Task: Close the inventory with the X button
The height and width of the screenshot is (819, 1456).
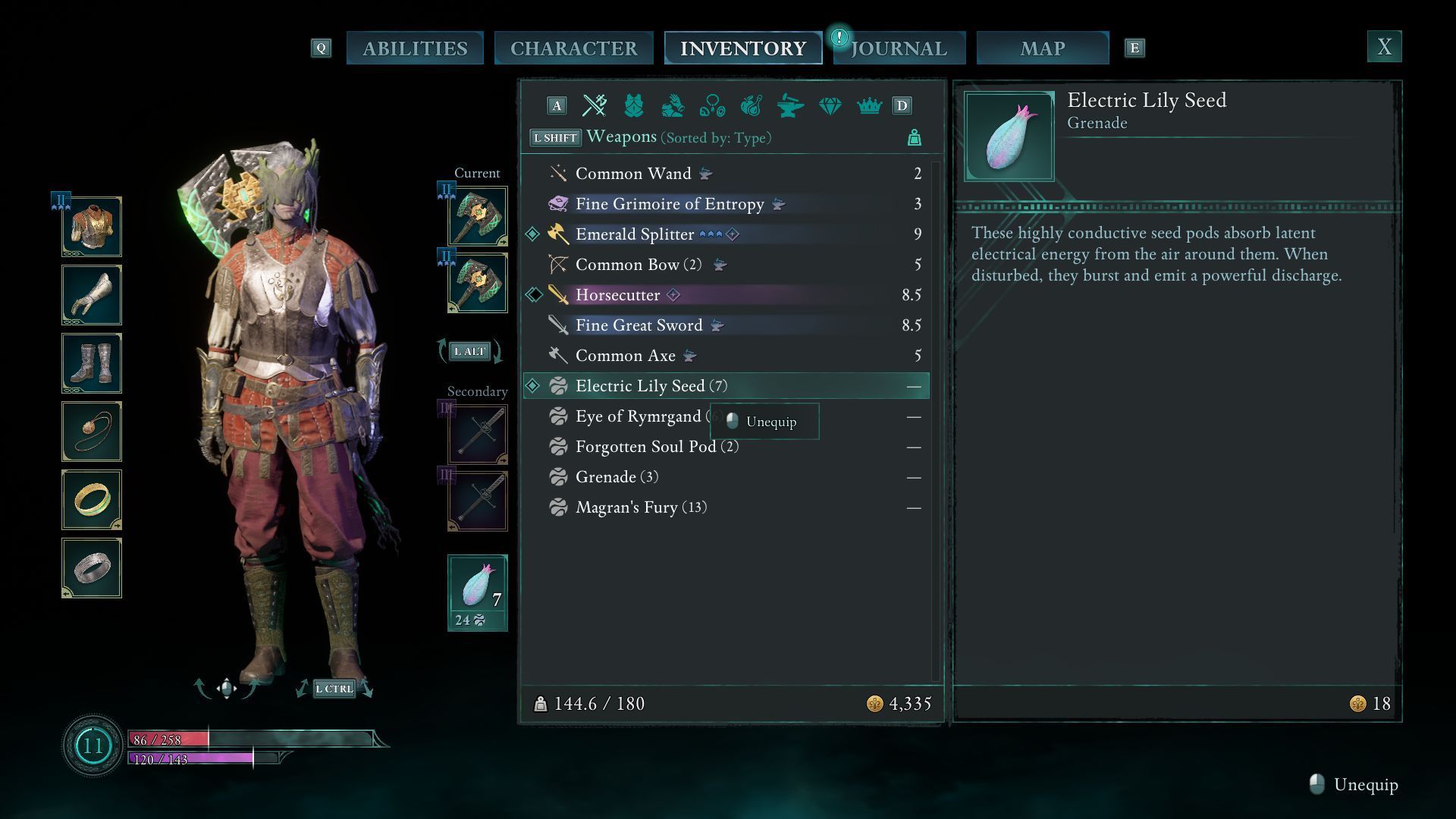Action: 1384,47
